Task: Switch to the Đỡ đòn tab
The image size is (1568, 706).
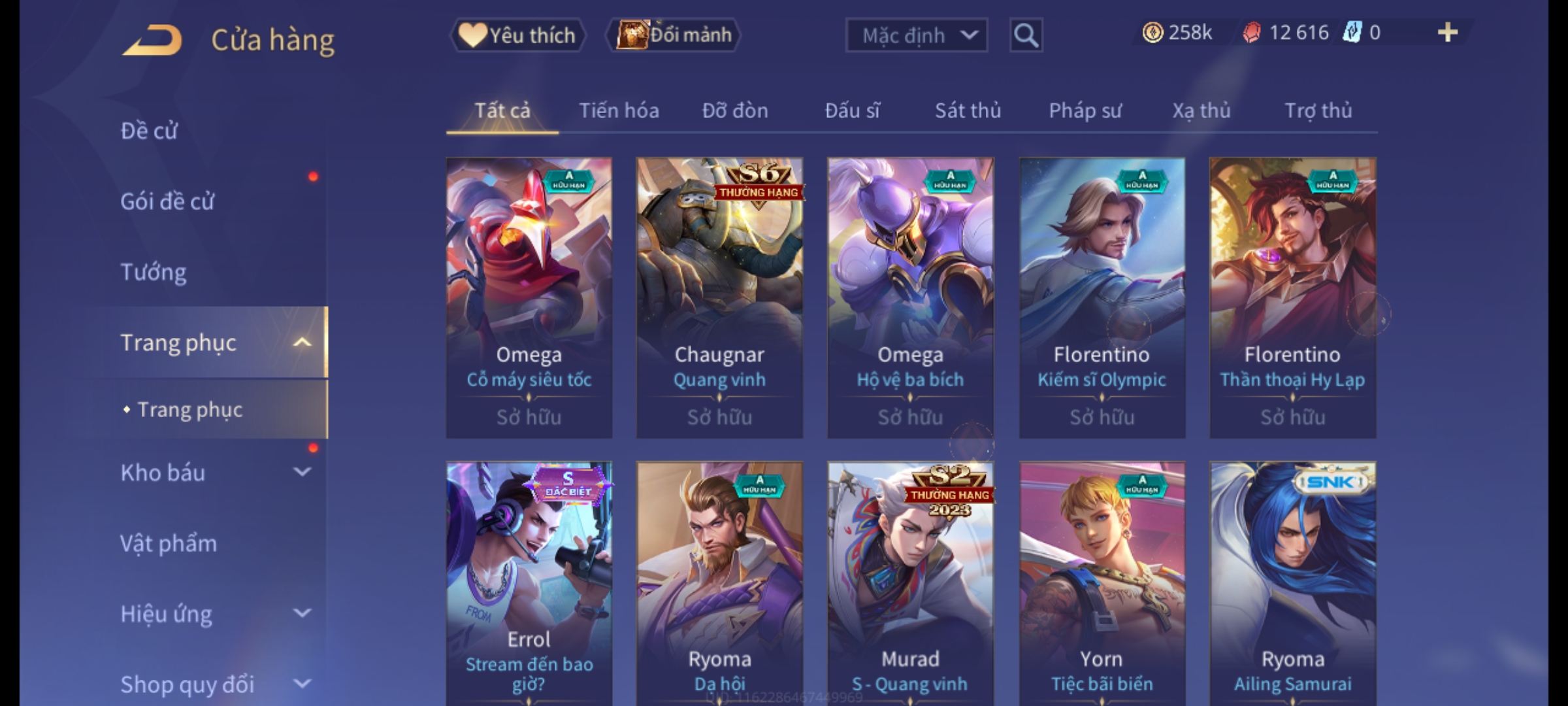Action: point(735,110)
